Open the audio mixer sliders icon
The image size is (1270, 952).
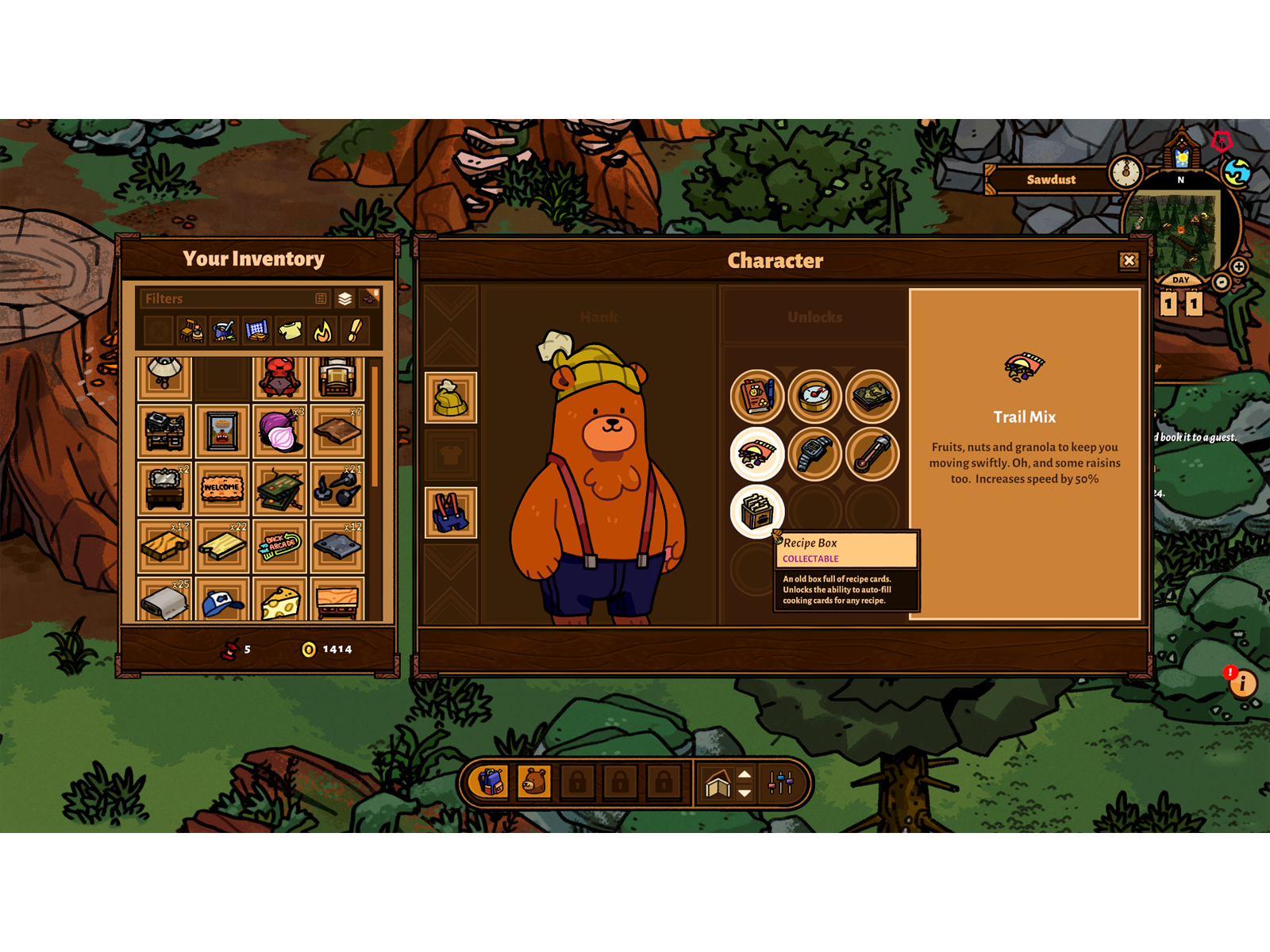pos(780,784)
